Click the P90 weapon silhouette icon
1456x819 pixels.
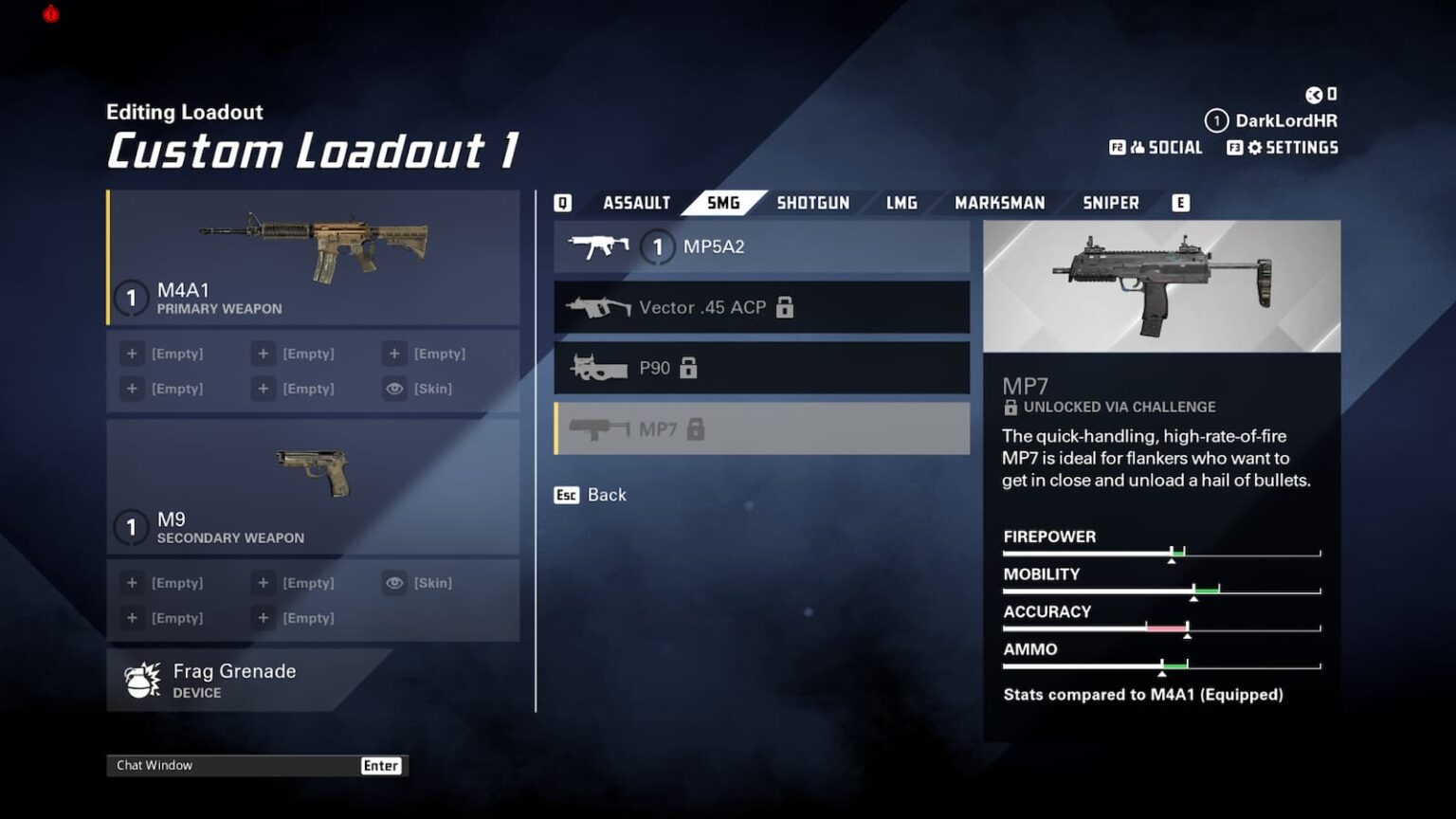(597, 368)
